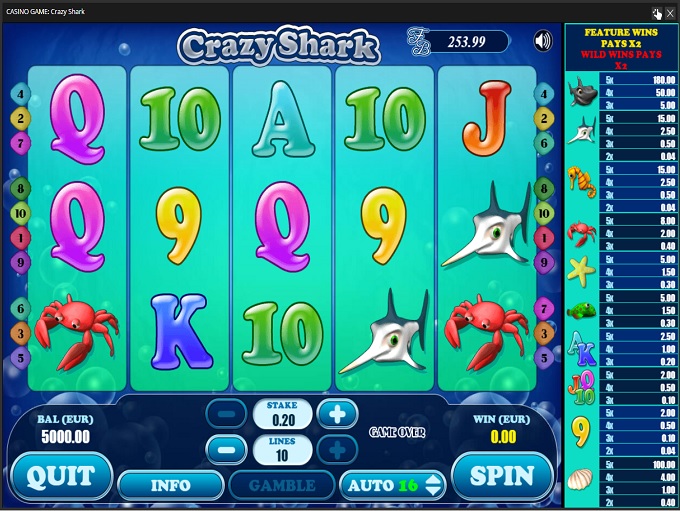Quit the Crazy Shark game
The height and width of the screenshot is (511, 680).
(x=61, y=476)
